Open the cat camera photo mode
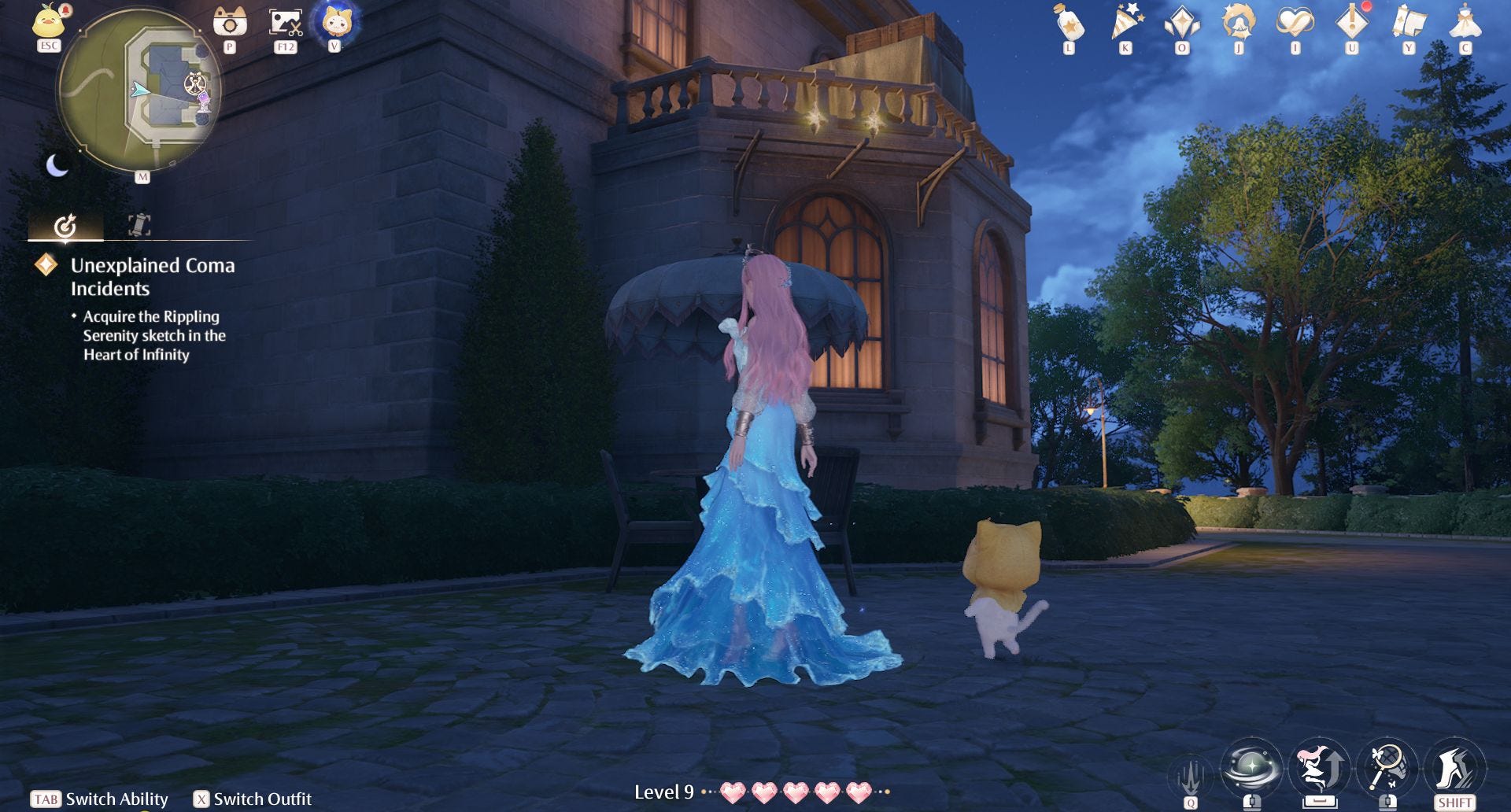1511x812 pixels. [230, 22]
